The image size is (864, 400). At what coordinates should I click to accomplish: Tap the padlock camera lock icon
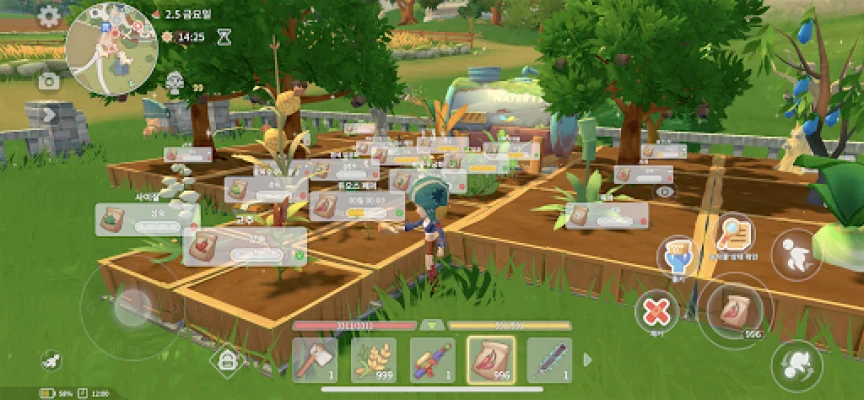[227, 360]
